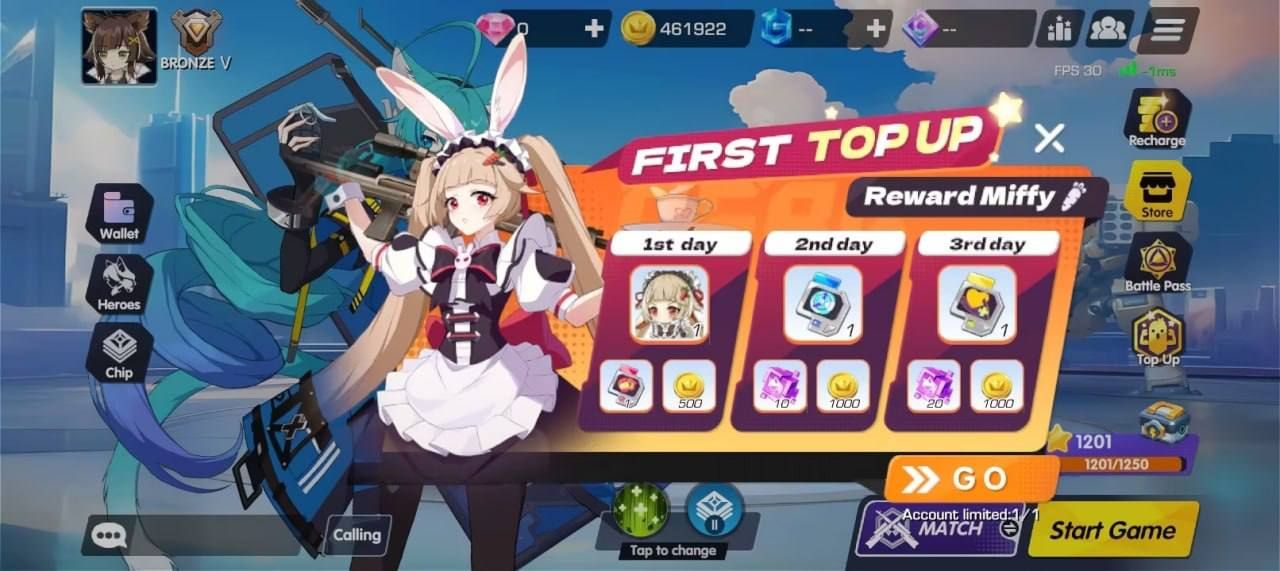The height and width of the screenshot is (571, 1280).
Task: Open the player profile avatar
Action: pyautogui.click(x=119, y=46)
